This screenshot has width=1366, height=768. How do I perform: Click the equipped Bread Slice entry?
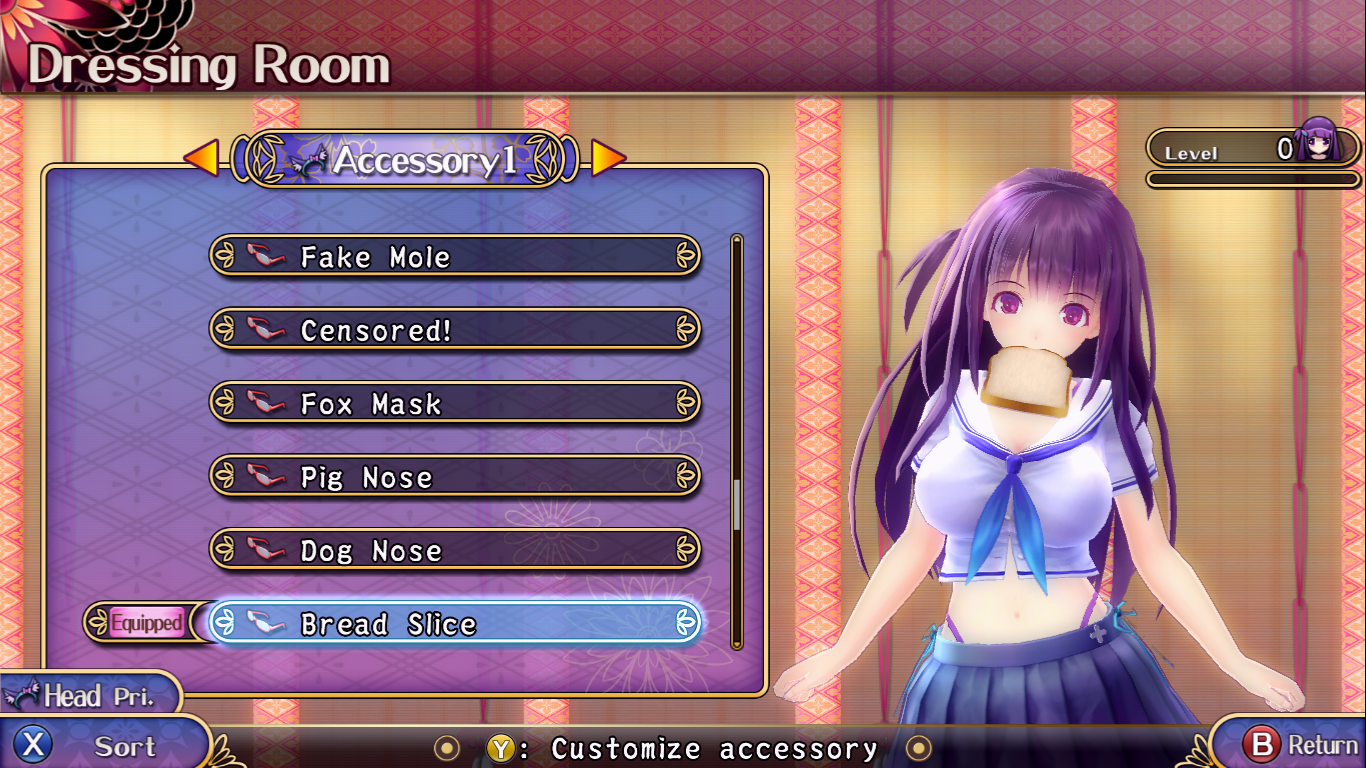455,624
